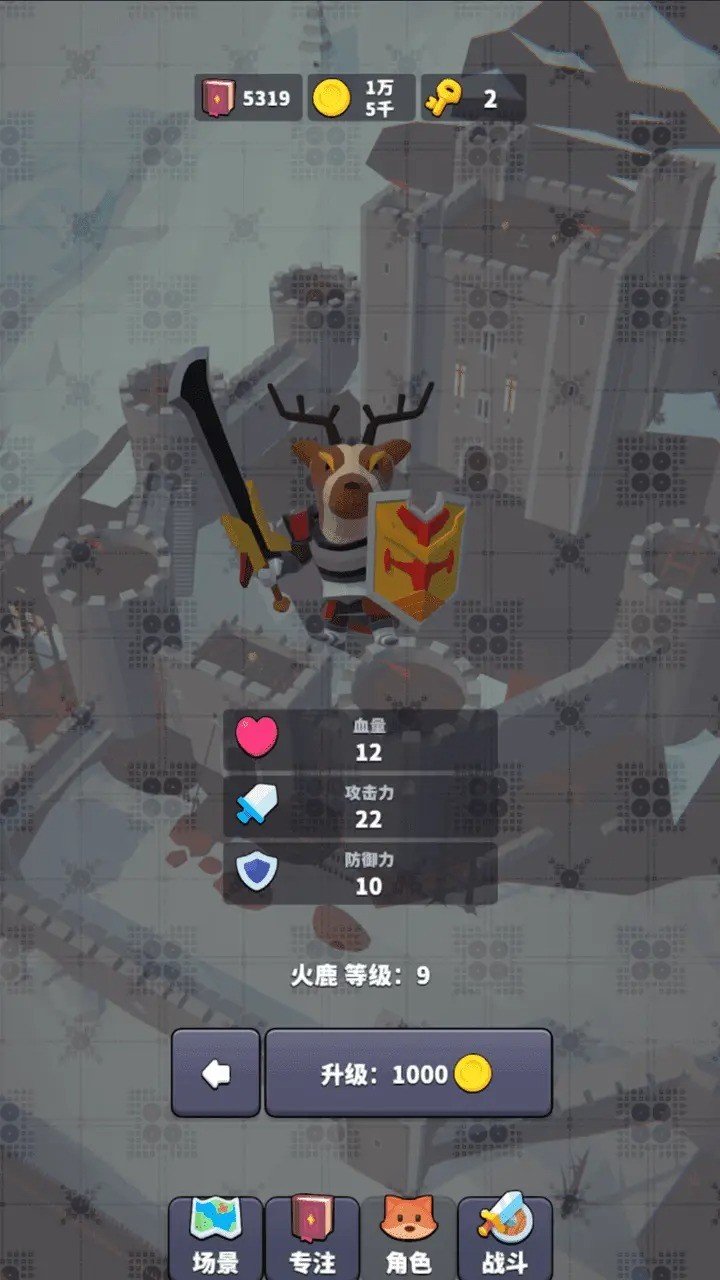Open the 场景 scene tab
720x1280 pixels.
click(215, 1238)
